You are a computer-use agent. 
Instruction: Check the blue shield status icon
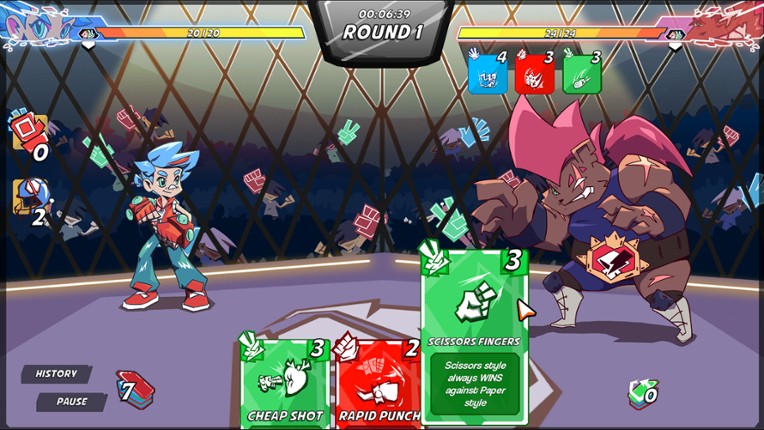28,197
